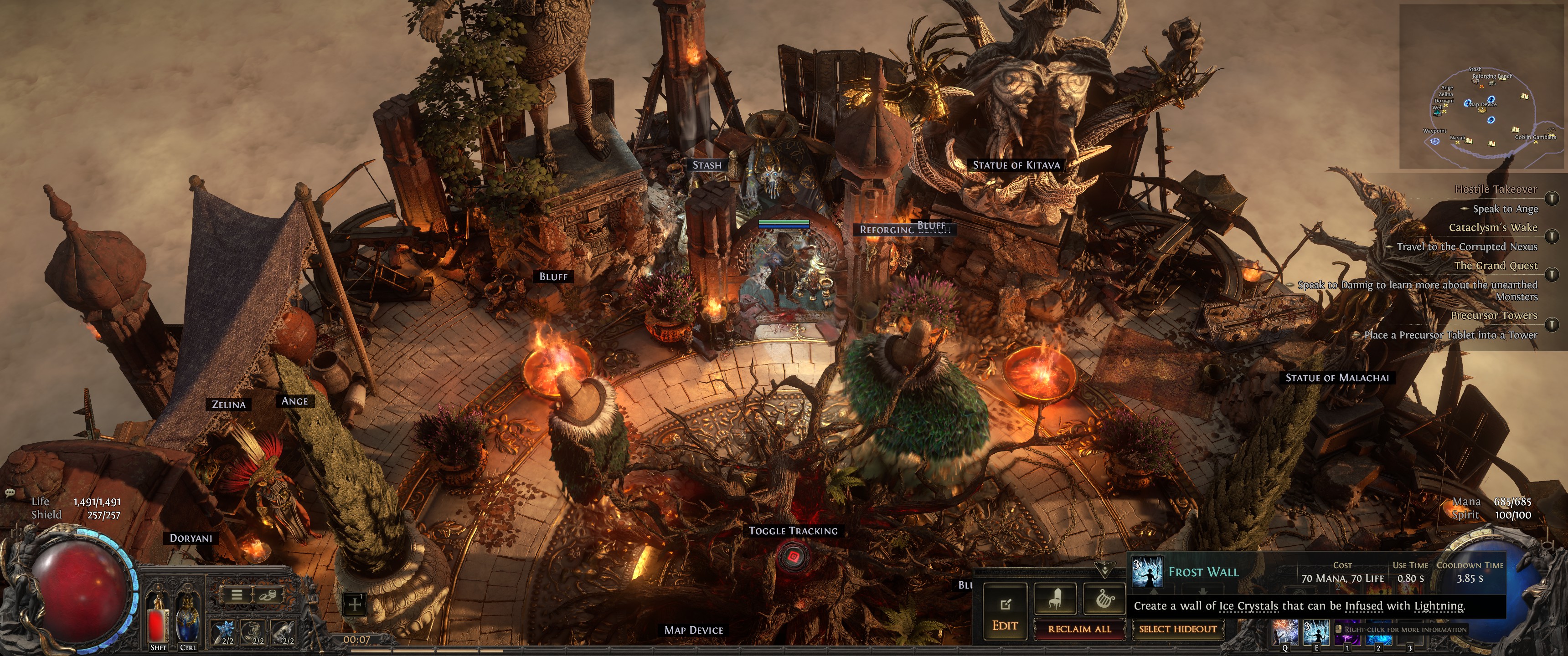Open the harp music button
Viewport: 1568px width, 656px height.
tap(1104, 600)
